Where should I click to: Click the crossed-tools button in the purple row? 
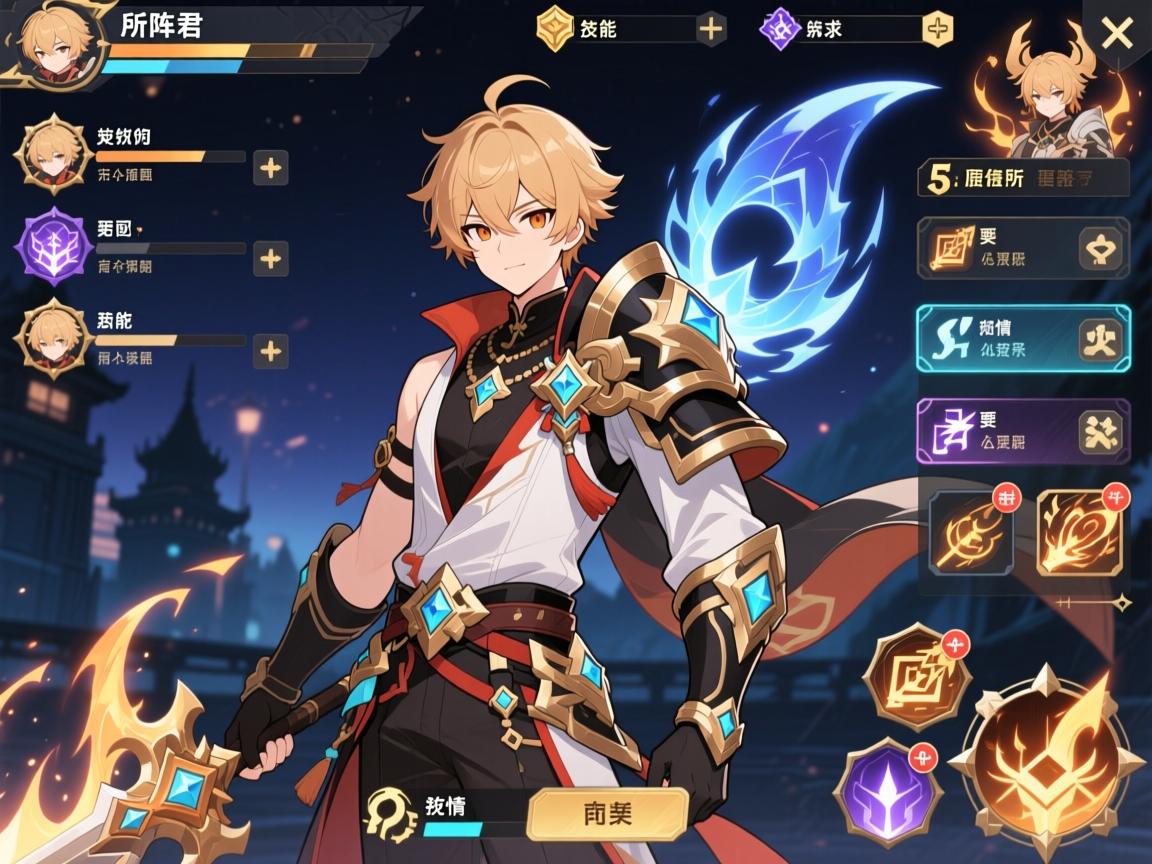pyautogui.click(x=1103, y=432)
